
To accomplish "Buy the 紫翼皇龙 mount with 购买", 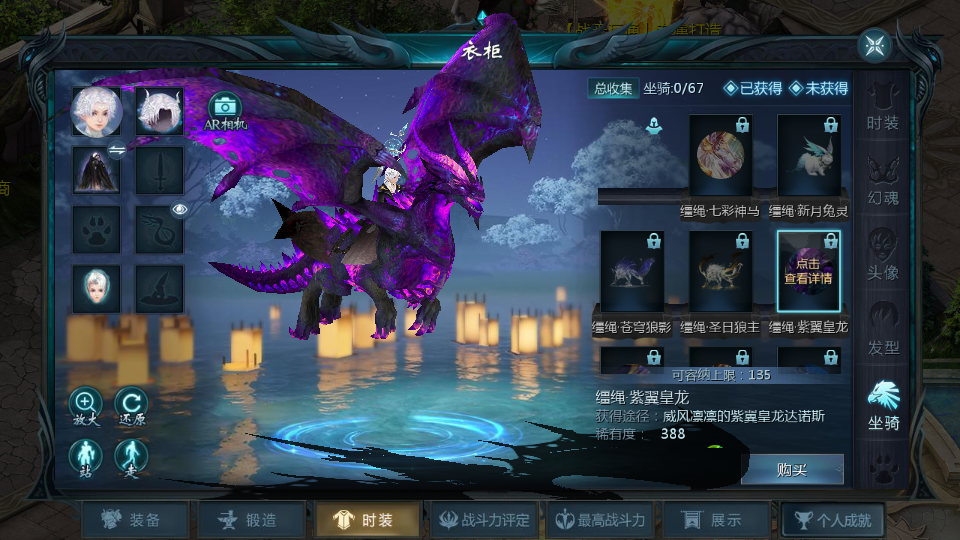I will (x=792, y=469).
